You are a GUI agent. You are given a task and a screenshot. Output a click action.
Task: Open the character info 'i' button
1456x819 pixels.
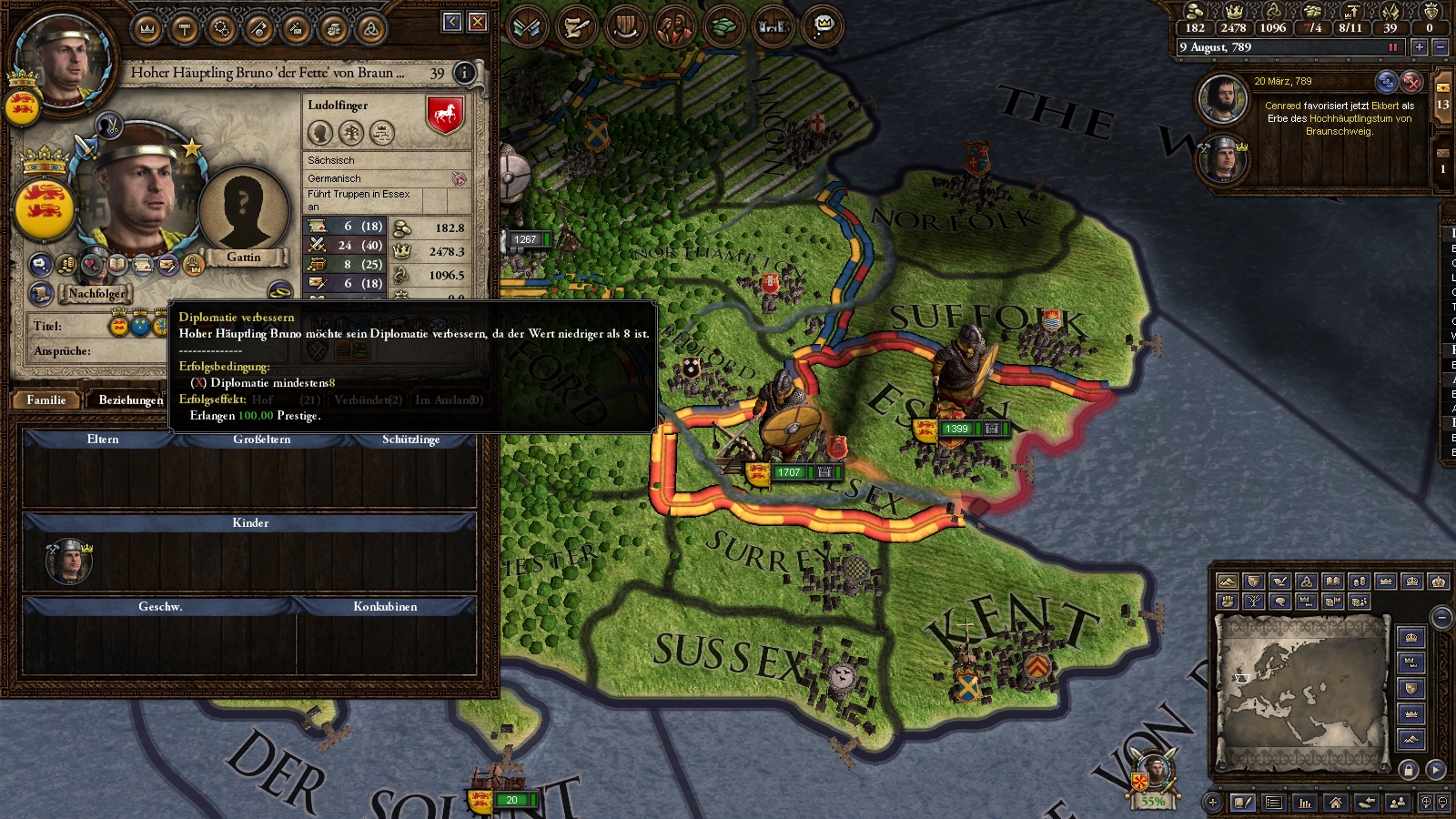[x=464, y=73]
